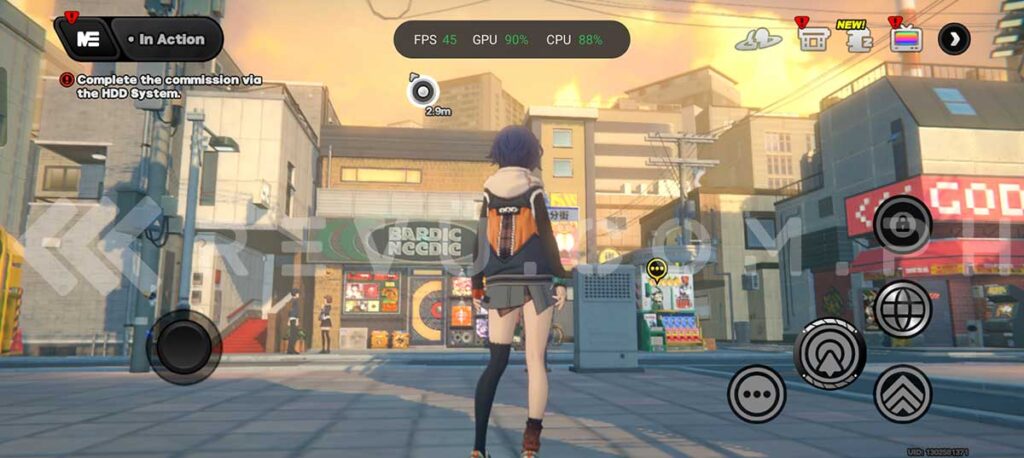Select the camera waypoint marker showing 2.9m

[424, 91]
